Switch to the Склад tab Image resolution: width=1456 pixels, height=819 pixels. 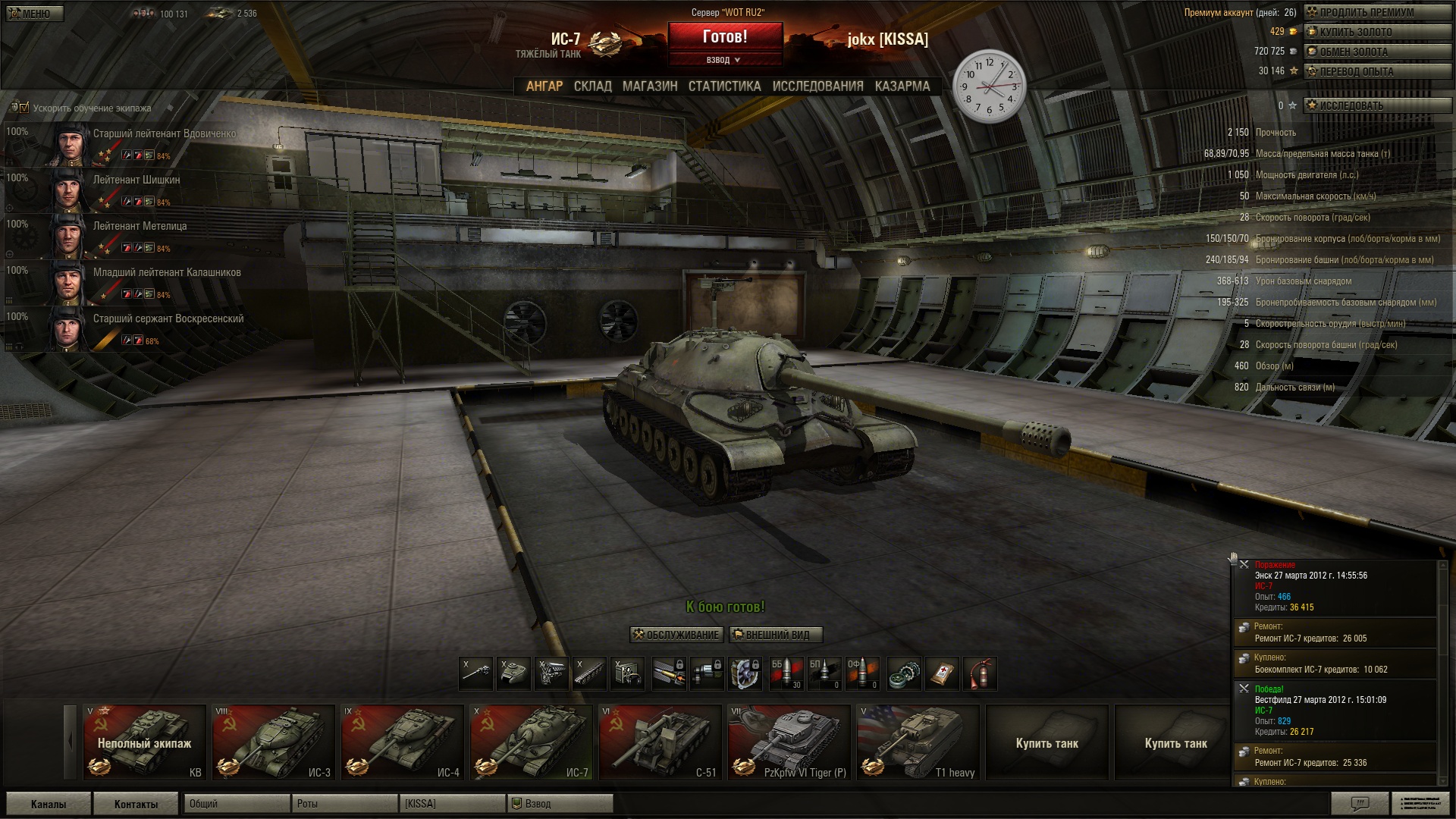592,86
